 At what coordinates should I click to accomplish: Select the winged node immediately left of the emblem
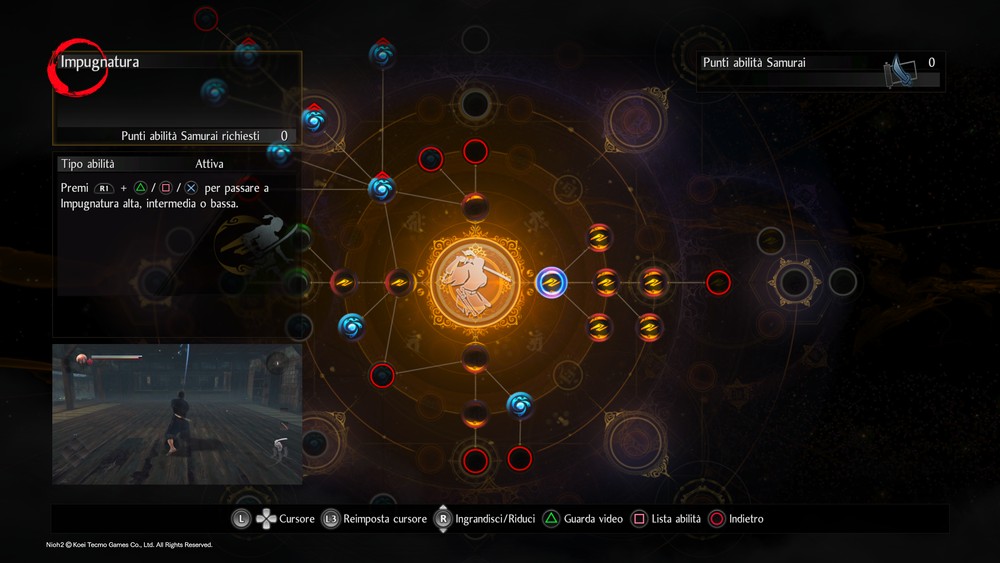400,283
